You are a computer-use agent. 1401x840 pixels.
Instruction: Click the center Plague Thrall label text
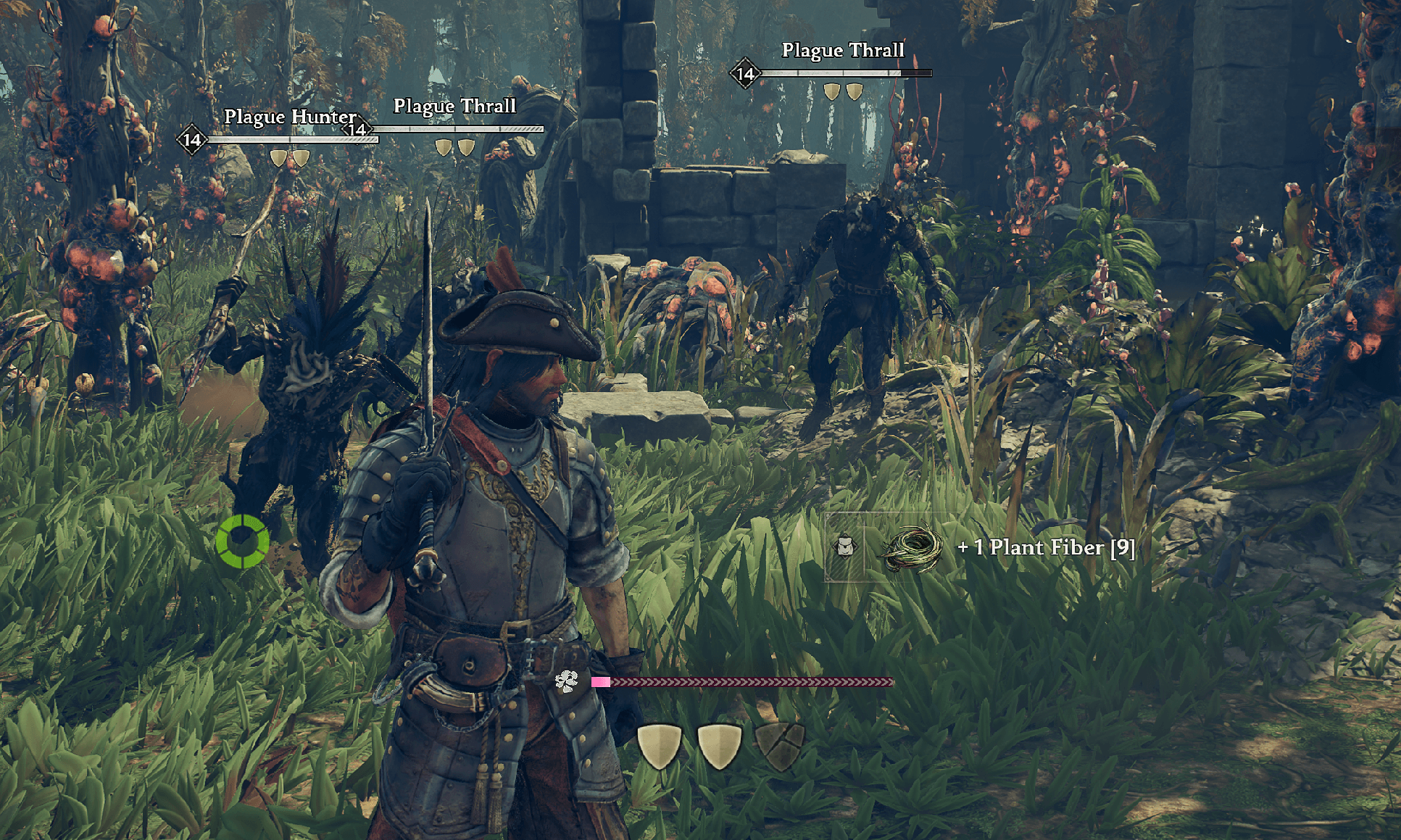point(454,106)
